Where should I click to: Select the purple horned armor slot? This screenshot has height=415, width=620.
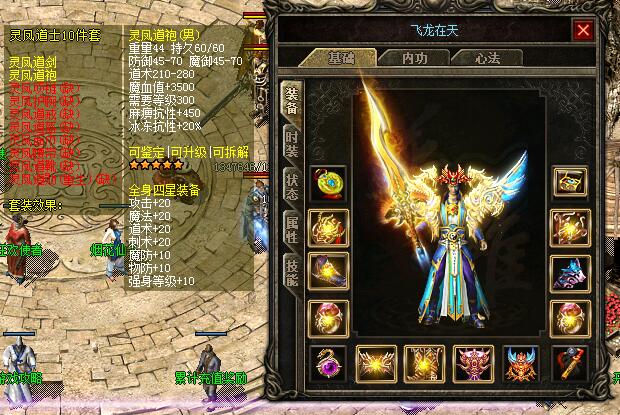(473, 362)
